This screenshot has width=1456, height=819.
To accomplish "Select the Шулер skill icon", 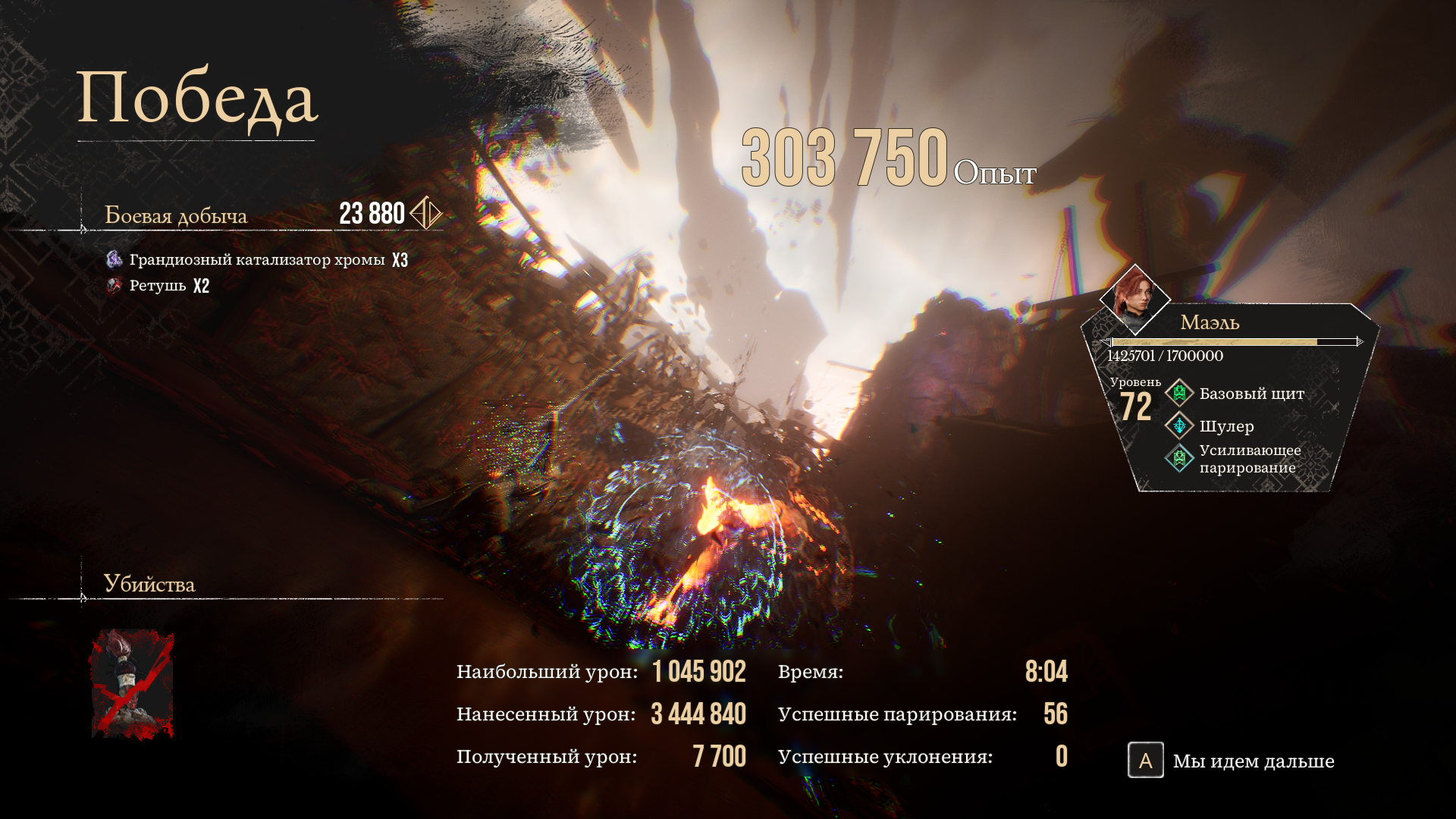I will click(1180, 426).
